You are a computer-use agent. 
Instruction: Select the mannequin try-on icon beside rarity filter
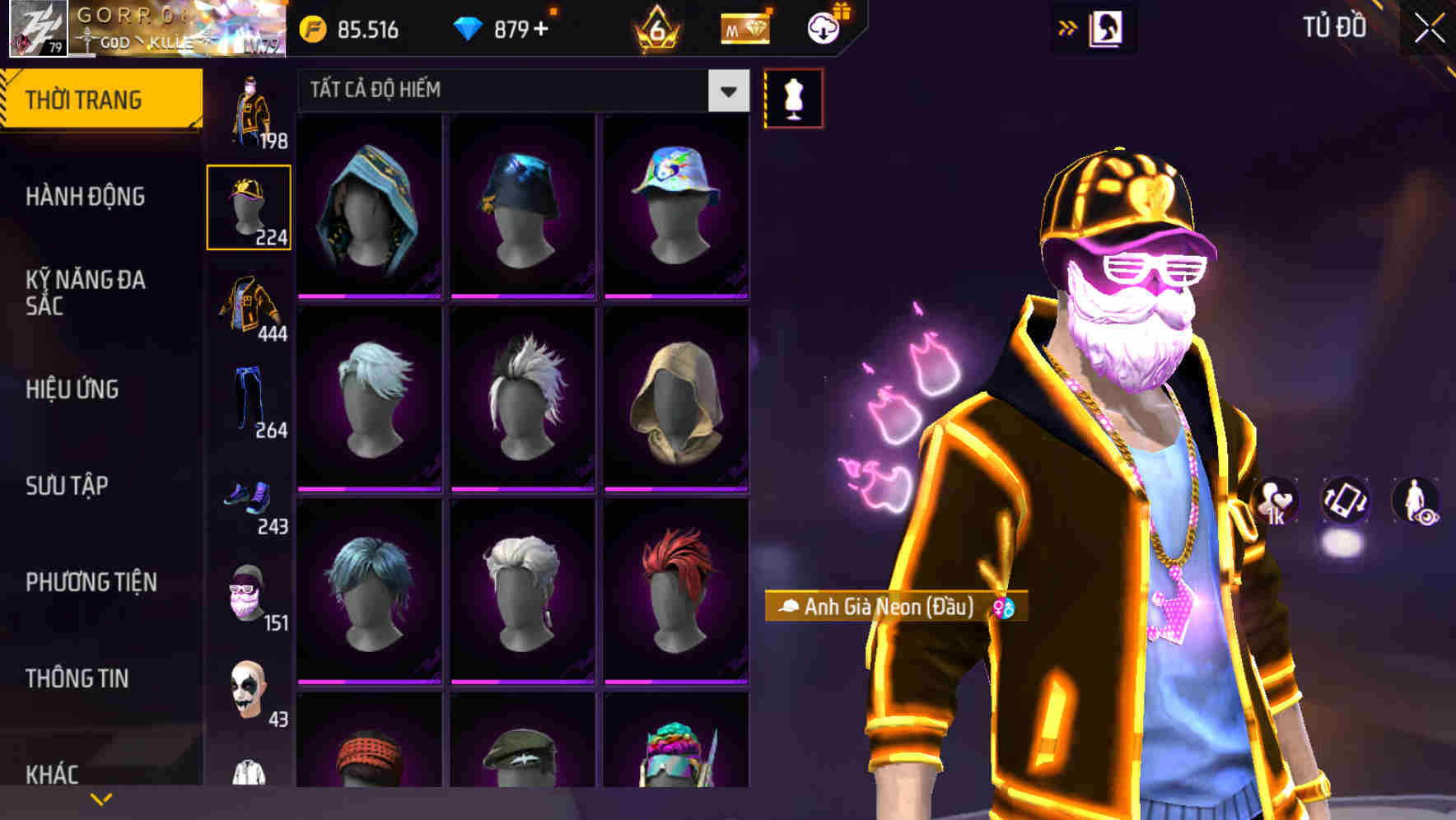[794, 98]
